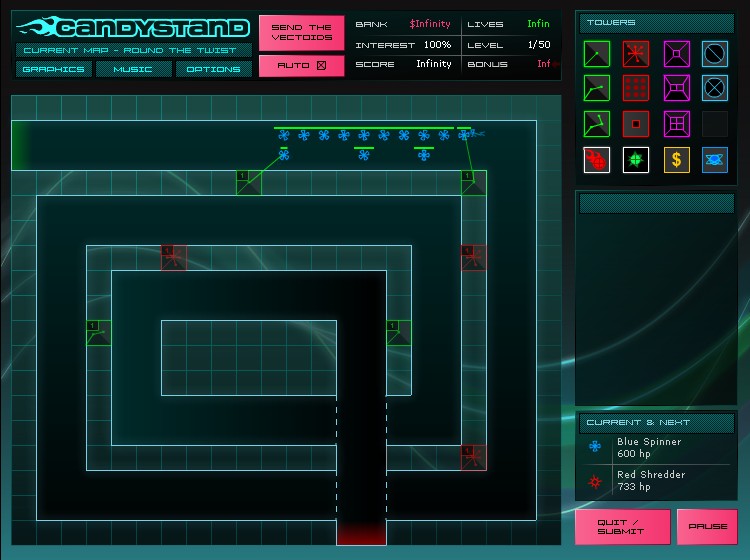This screenshot has height=560, width=750.
Task: Select the yellow dollar sign icon
Action: point(676,160)
